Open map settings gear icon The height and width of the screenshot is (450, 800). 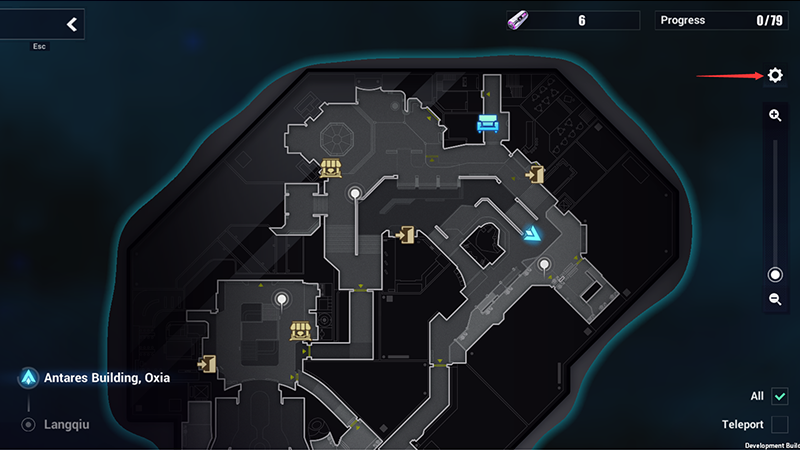click(775, 75)
